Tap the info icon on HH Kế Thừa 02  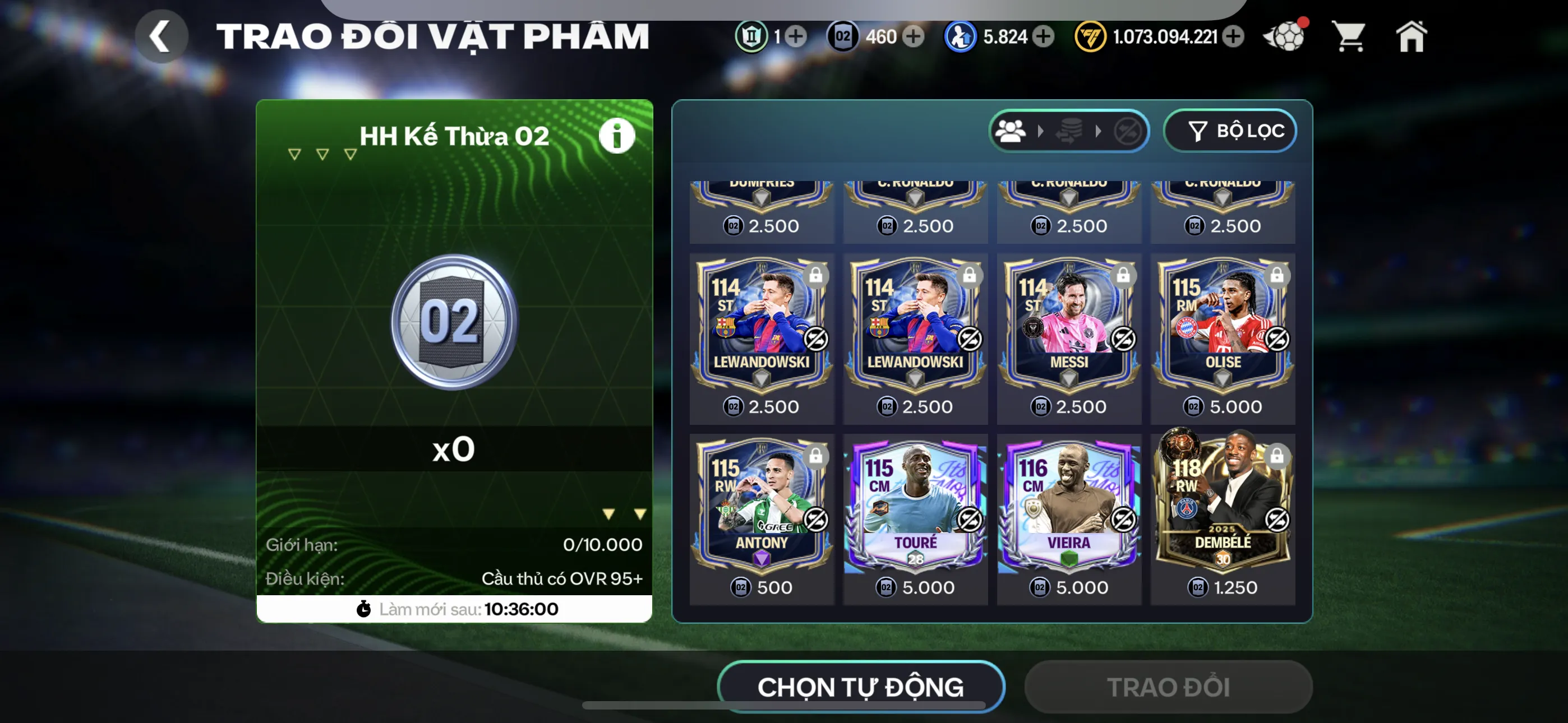tap(618, 136)
